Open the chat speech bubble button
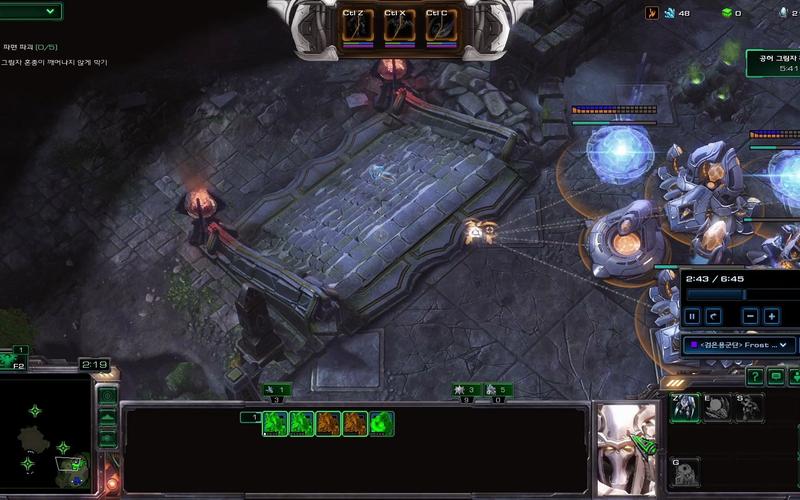800x500 pixels. [776, 376]
